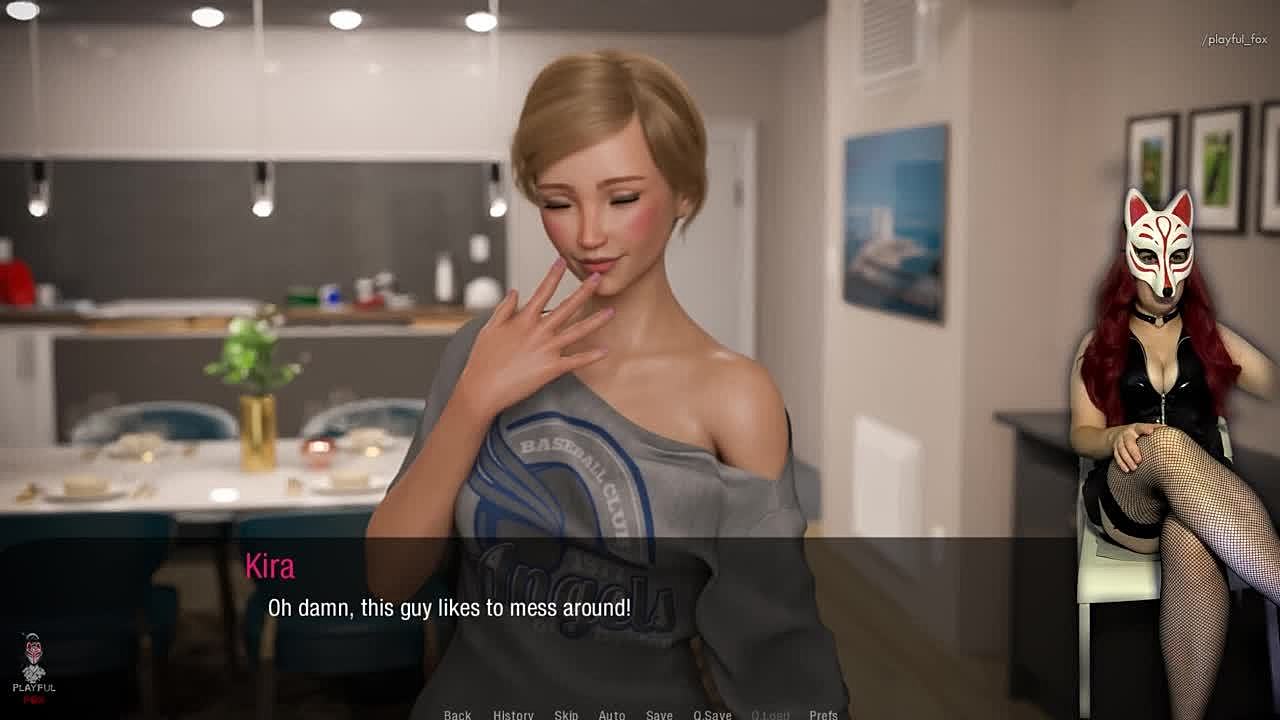This screenshot has height=720, width=1280.
Task: Quick save with Q.Save
Action: click(712, 714)
